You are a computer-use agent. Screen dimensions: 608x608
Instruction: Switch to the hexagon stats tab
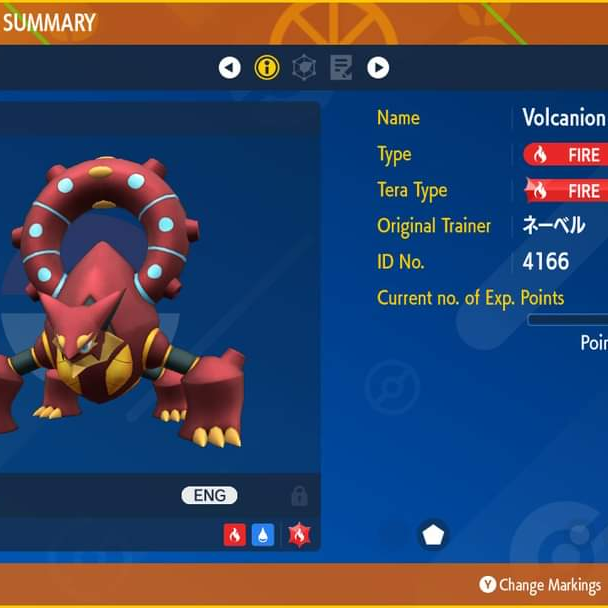[x=304, y=68]
